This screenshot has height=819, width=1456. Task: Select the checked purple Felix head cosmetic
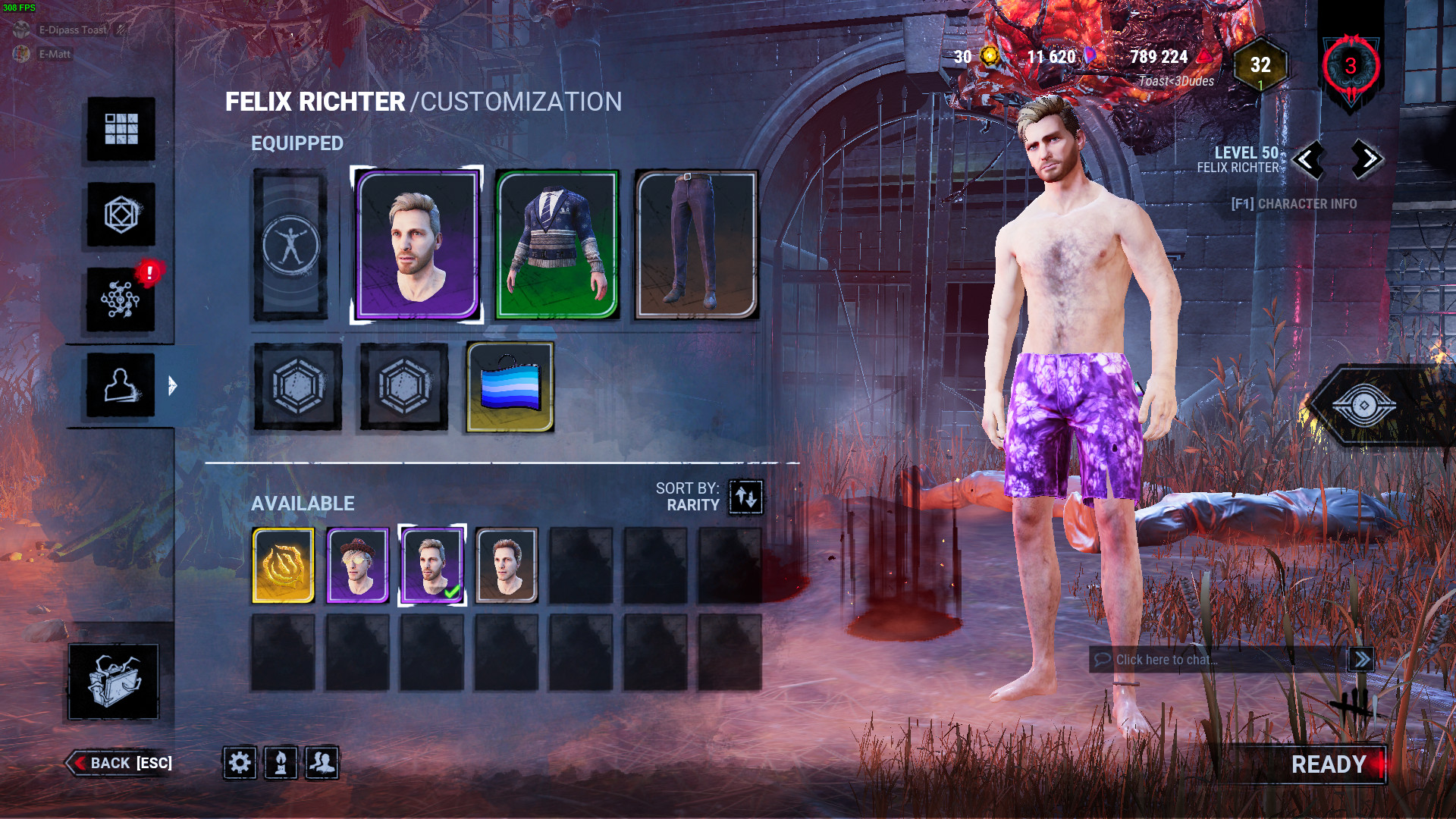point(431,564)
